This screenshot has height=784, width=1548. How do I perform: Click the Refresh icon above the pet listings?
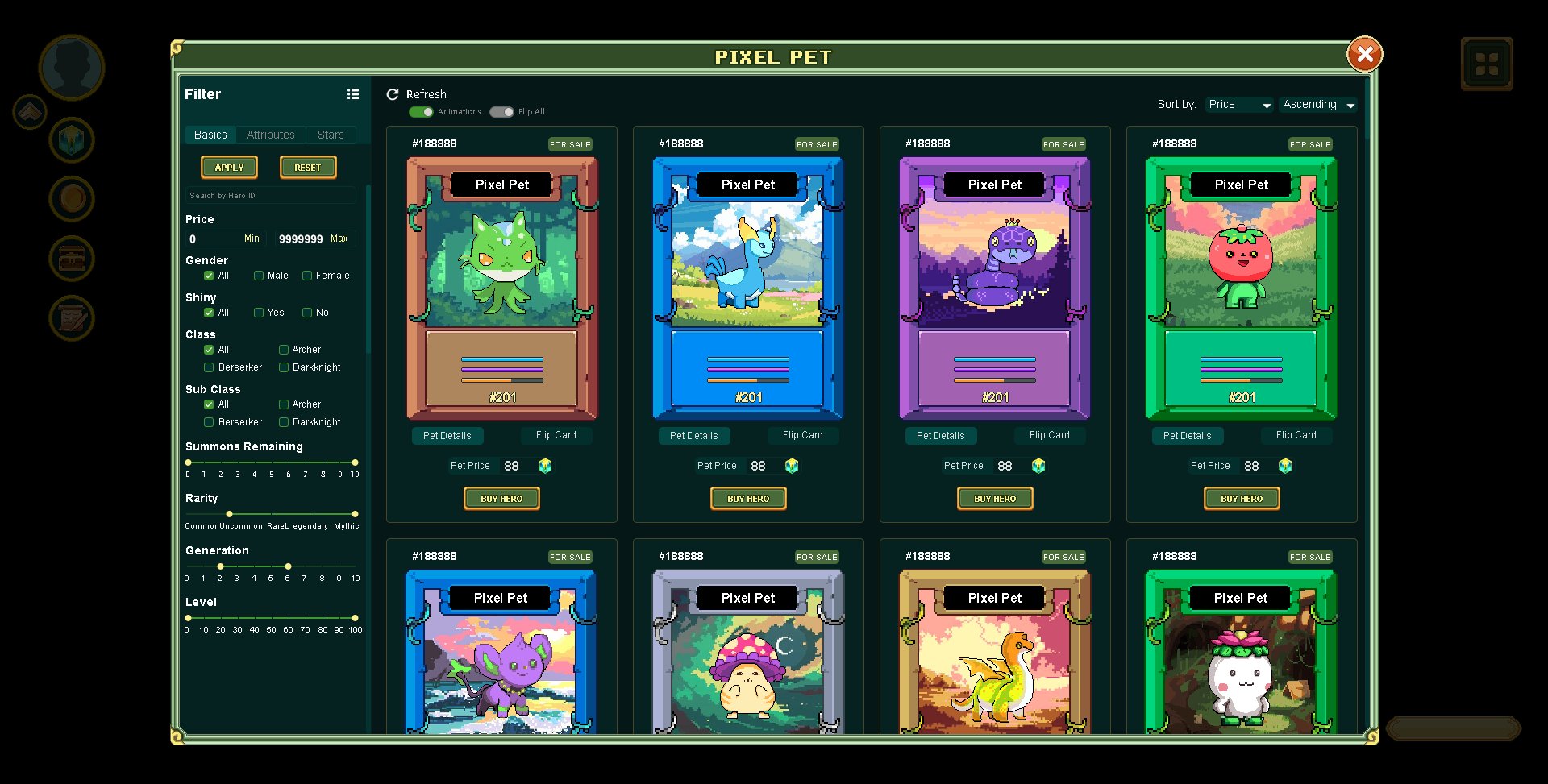click(393, 94)
